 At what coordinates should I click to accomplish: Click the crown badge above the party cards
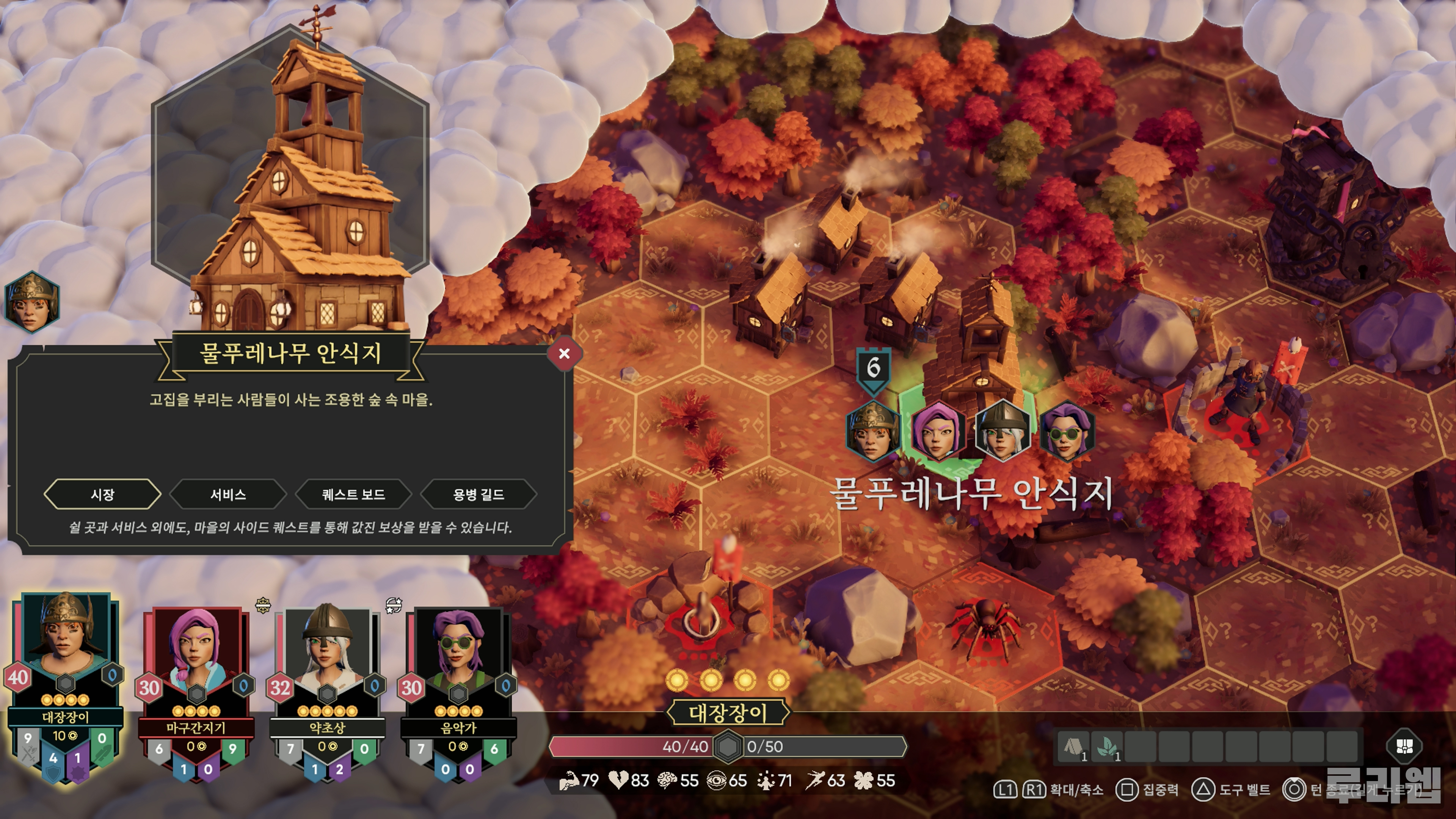pyautogui.click(x=264, y=606)
